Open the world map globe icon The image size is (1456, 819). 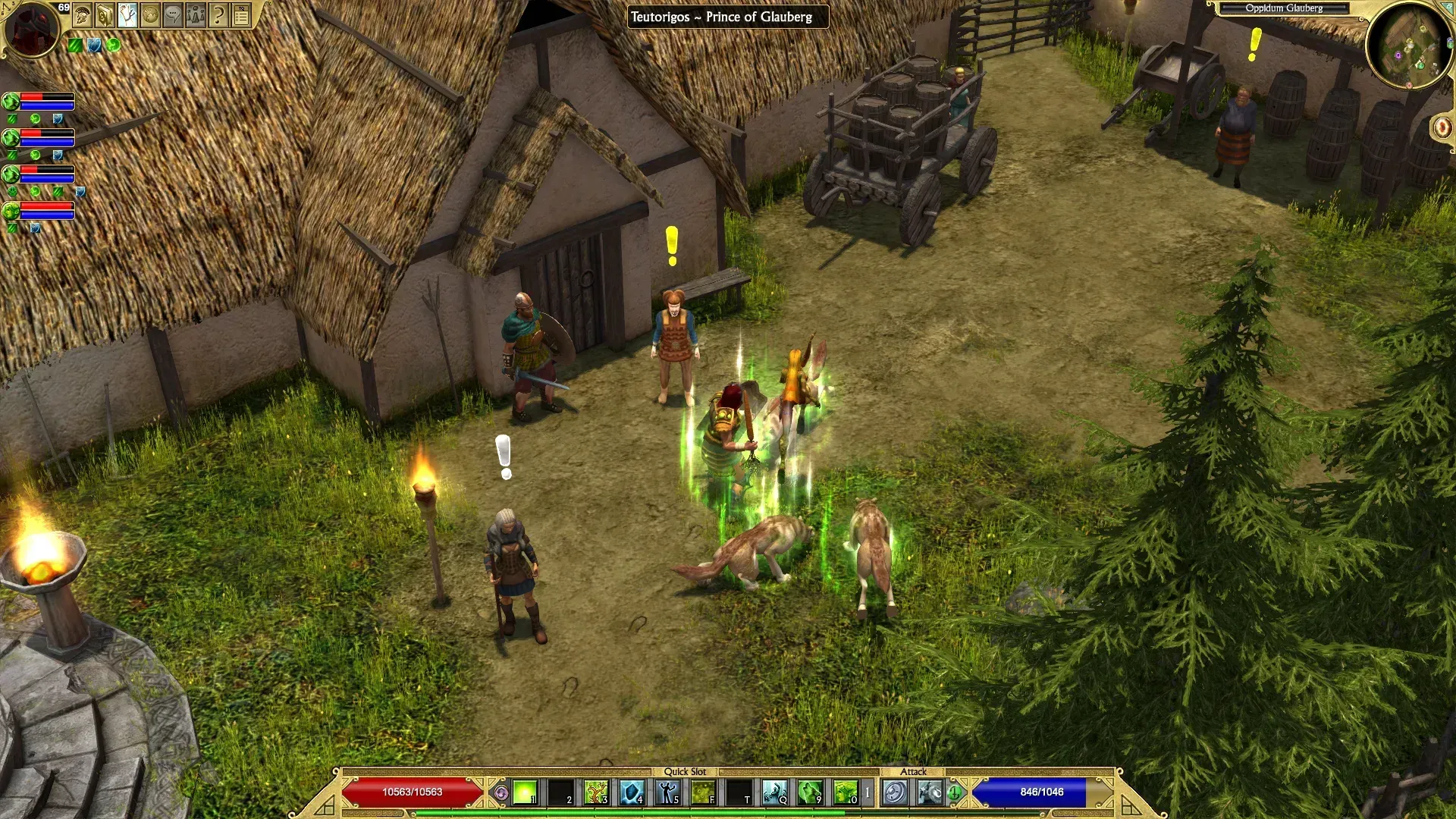pyautogui.click(x=150, y=15)
